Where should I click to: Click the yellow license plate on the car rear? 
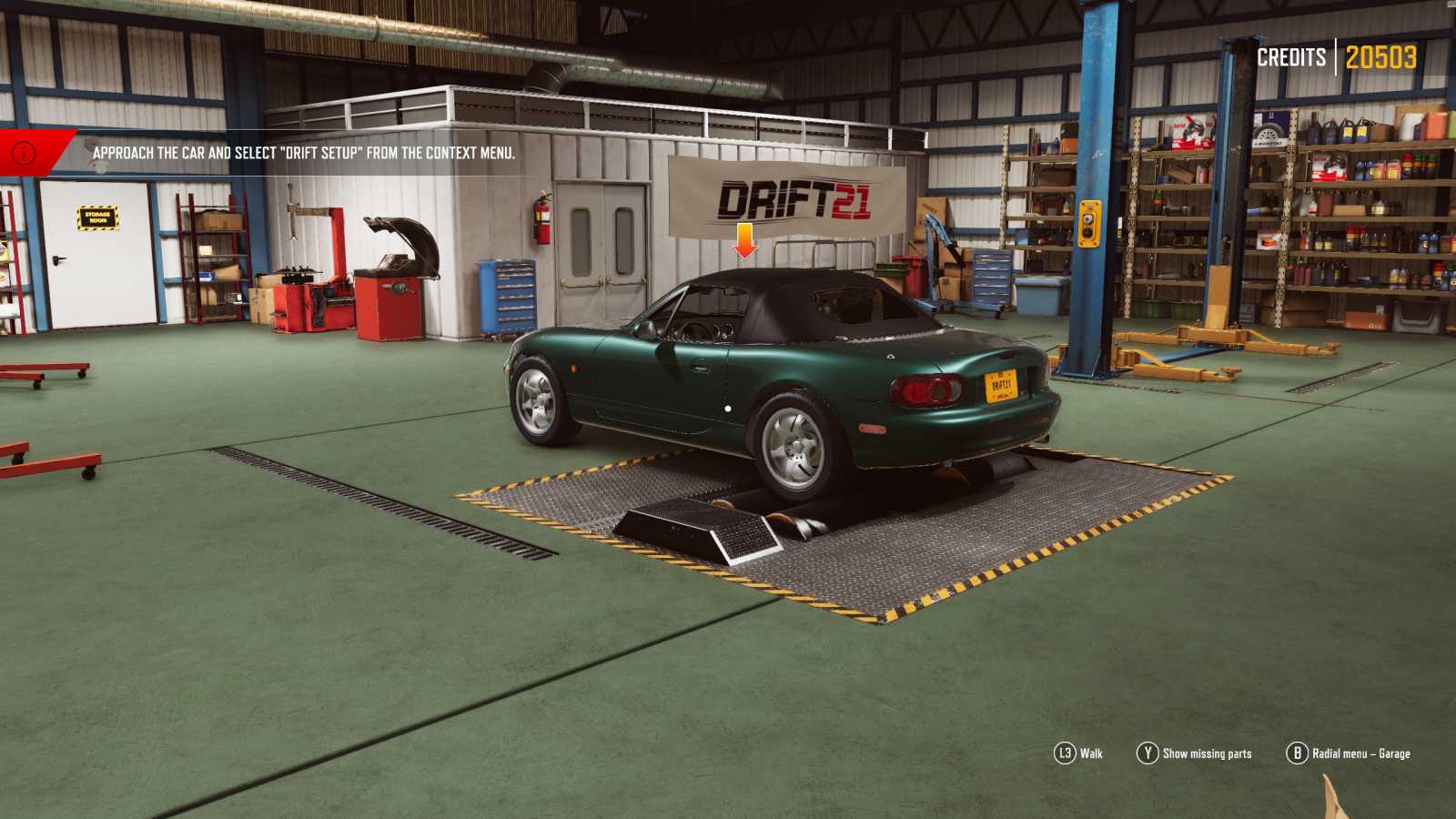click(x=1001, y=387)
